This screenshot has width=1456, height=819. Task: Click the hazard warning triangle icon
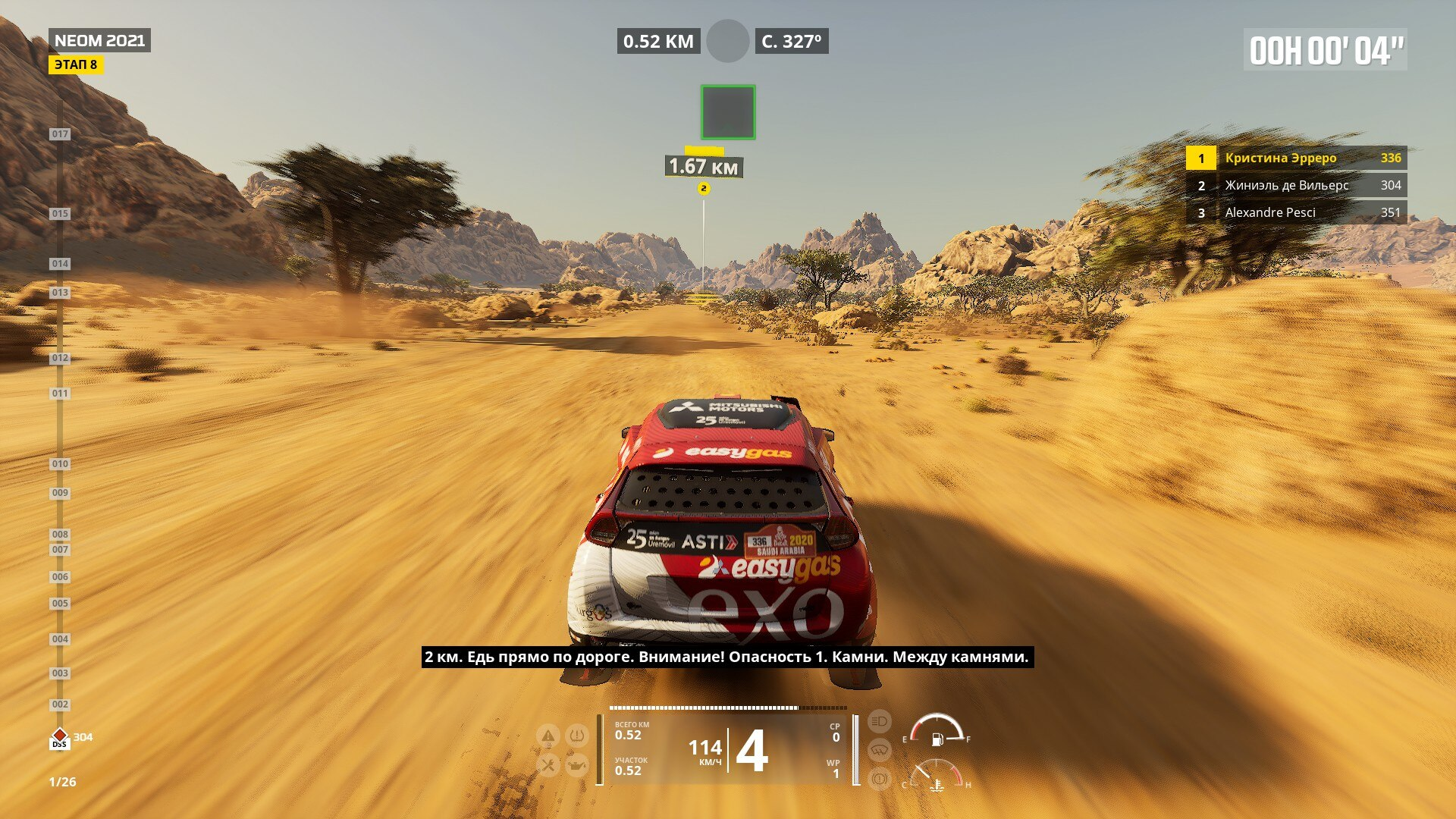point(548,736)
